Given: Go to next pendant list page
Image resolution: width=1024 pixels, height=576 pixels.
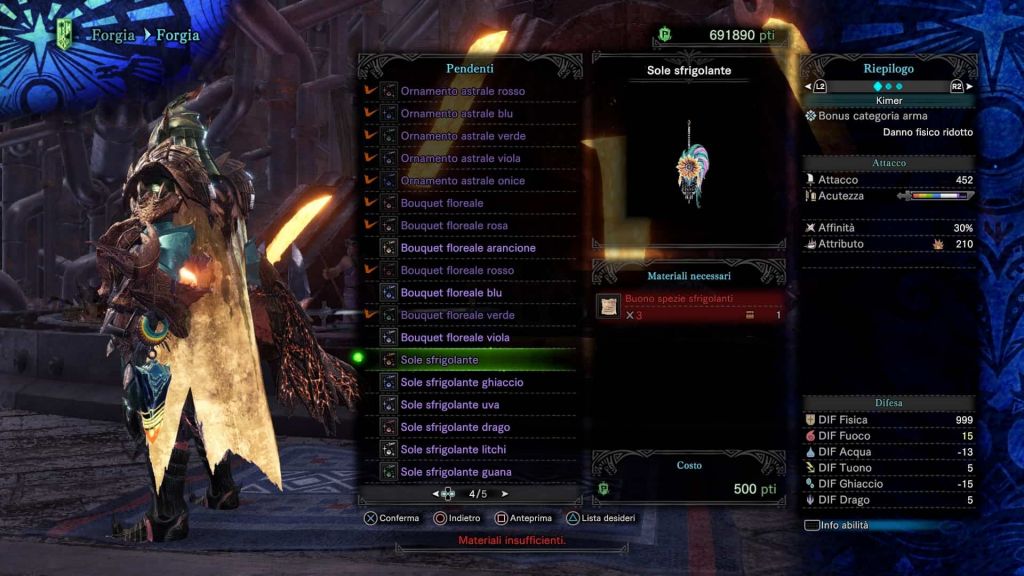Looking at the screenshot, I should 505,494.
